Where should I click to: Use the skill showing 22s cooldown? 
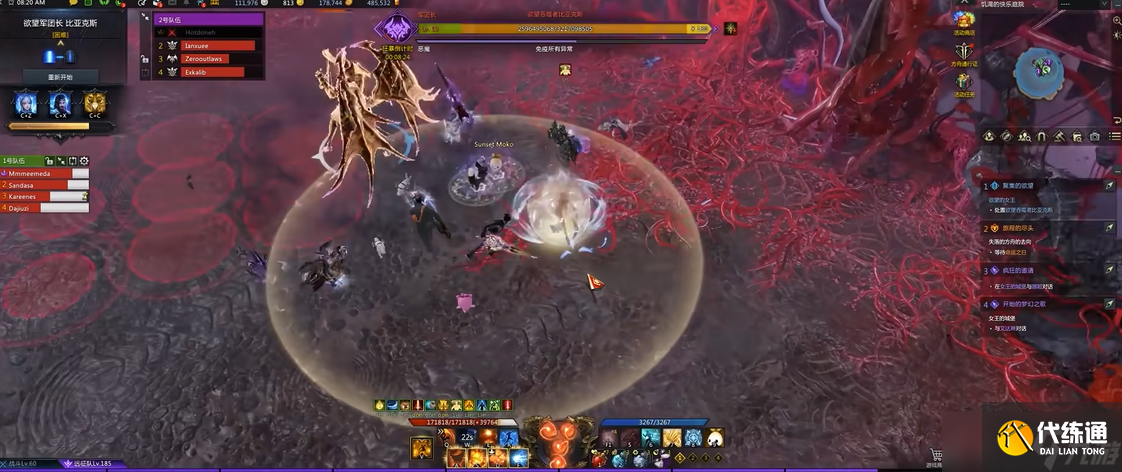[x=467, y=438]
